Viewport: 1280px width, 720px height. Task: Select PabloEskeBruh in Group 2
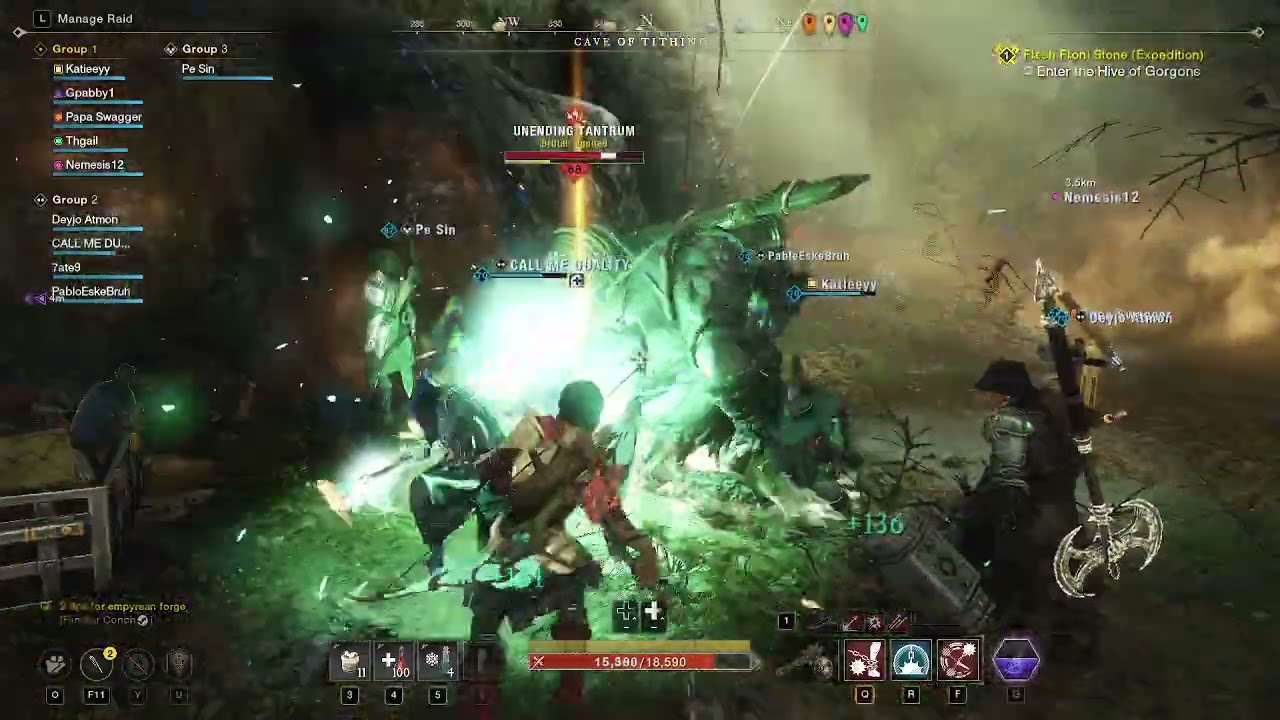tap(90, 292)
